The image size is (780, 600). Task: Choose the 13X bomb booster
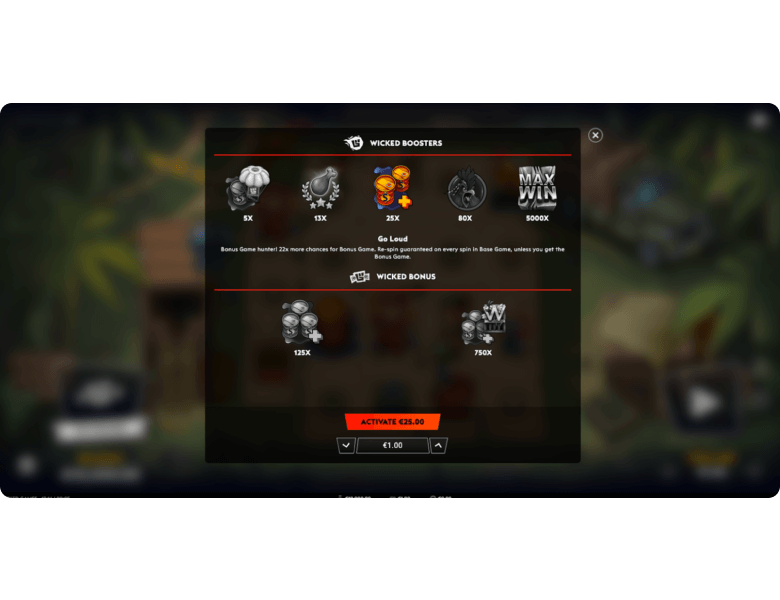[x=320, y=189]
